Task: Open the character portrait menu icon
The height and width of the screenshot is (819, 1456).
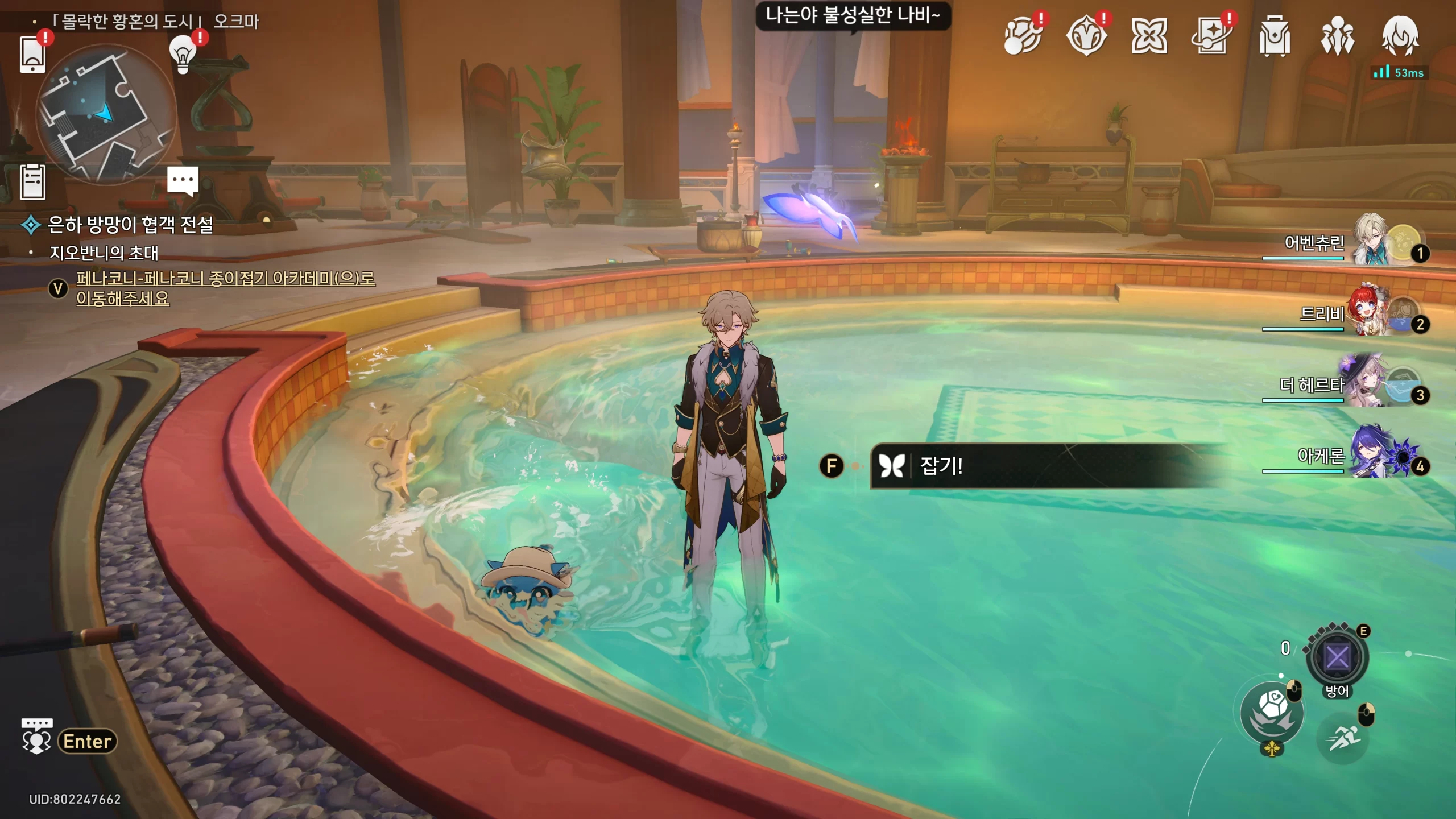Action: [x=1400, y=36]
